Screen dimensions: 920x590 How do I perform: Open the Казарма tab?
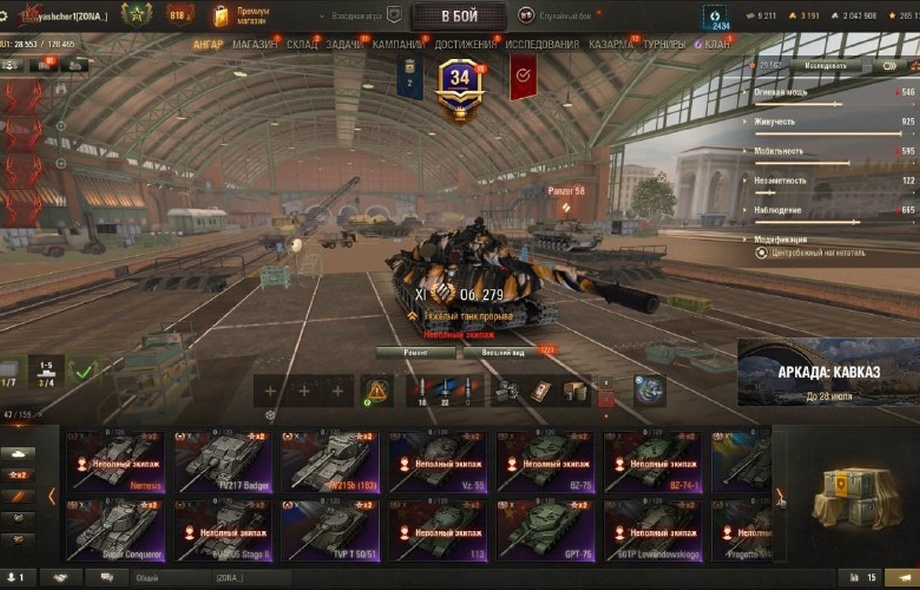pos(610,45)
